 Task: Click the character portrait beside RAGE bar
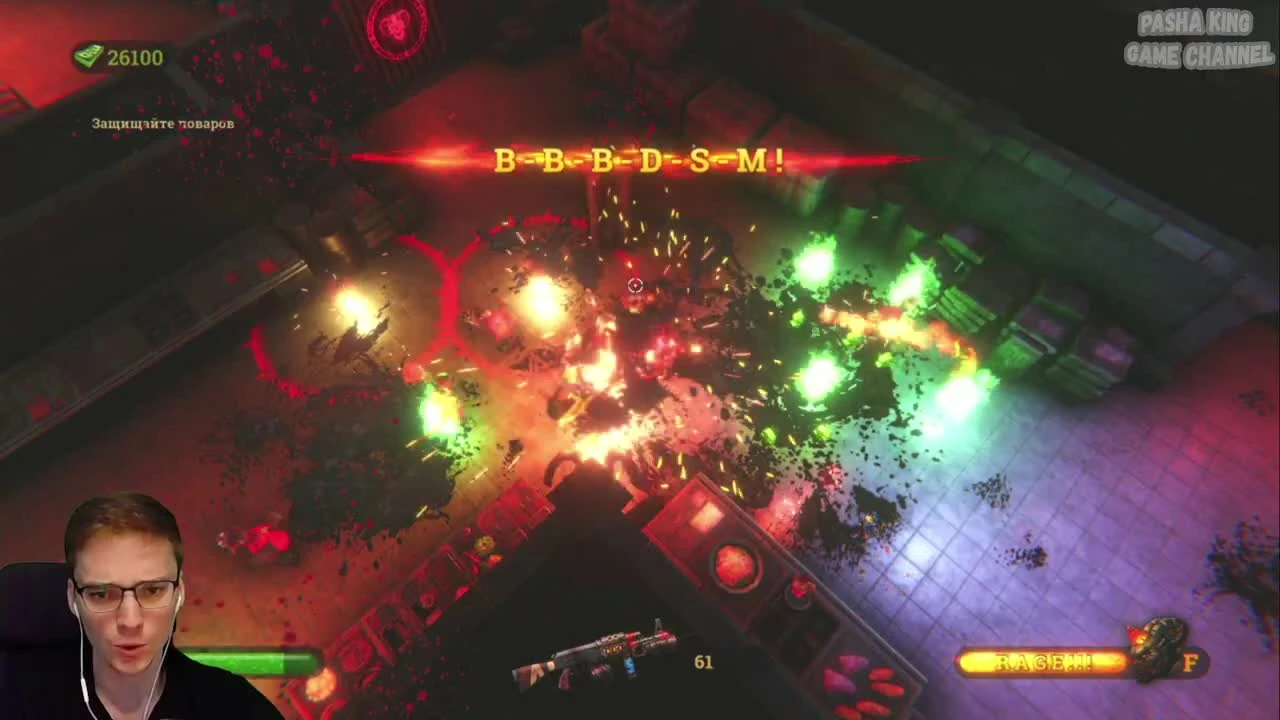1155,648
